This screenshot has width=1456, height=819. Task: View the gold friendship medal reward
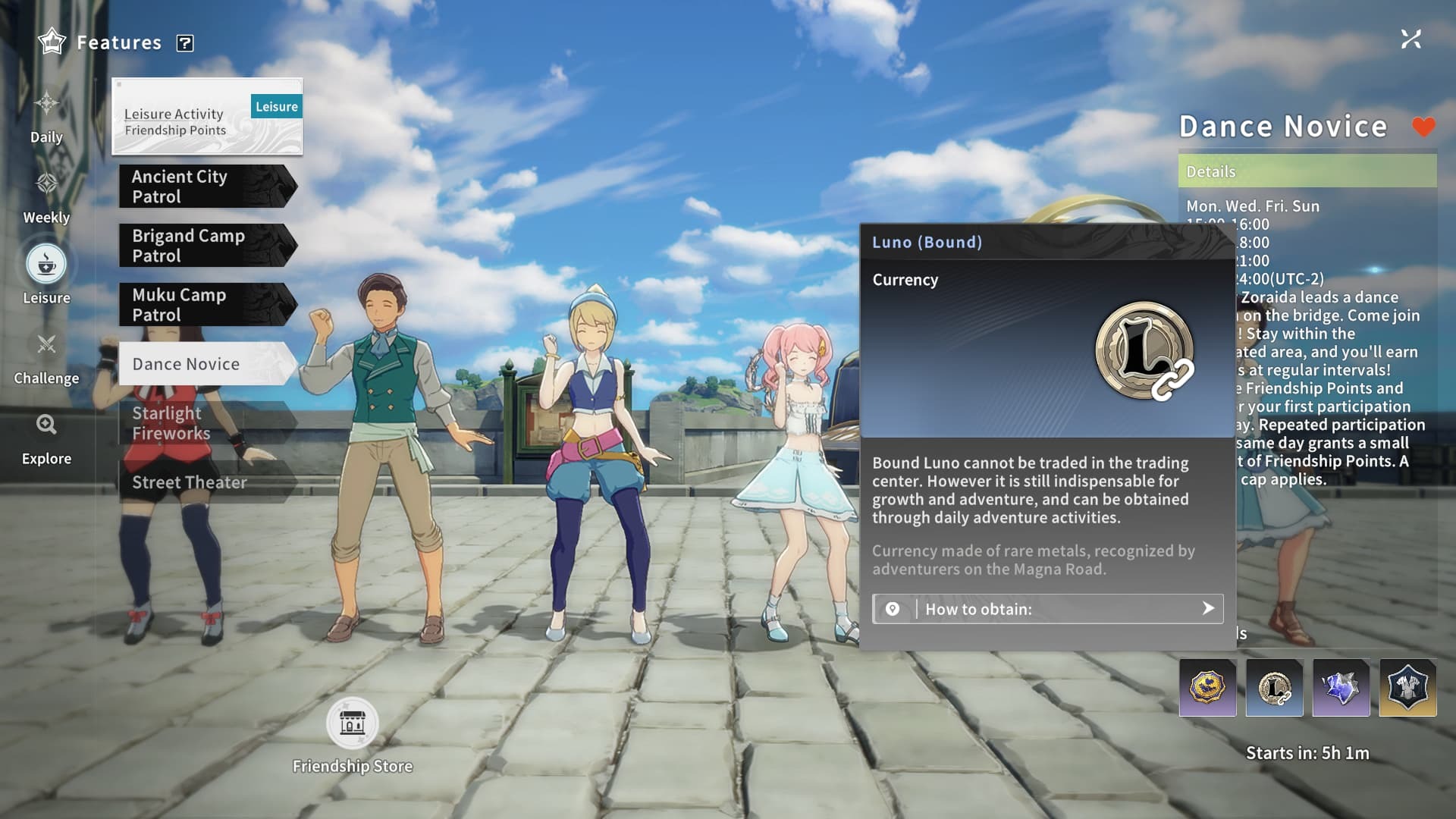tap(1207, 689)
